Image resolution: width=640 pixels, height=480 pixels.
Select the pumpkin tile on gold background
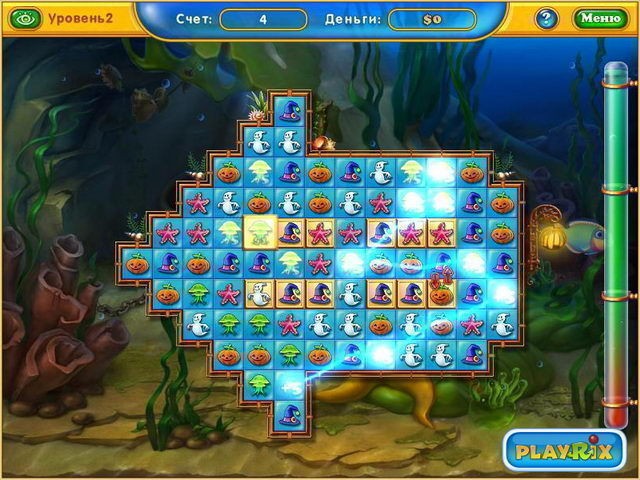point(440,293)
